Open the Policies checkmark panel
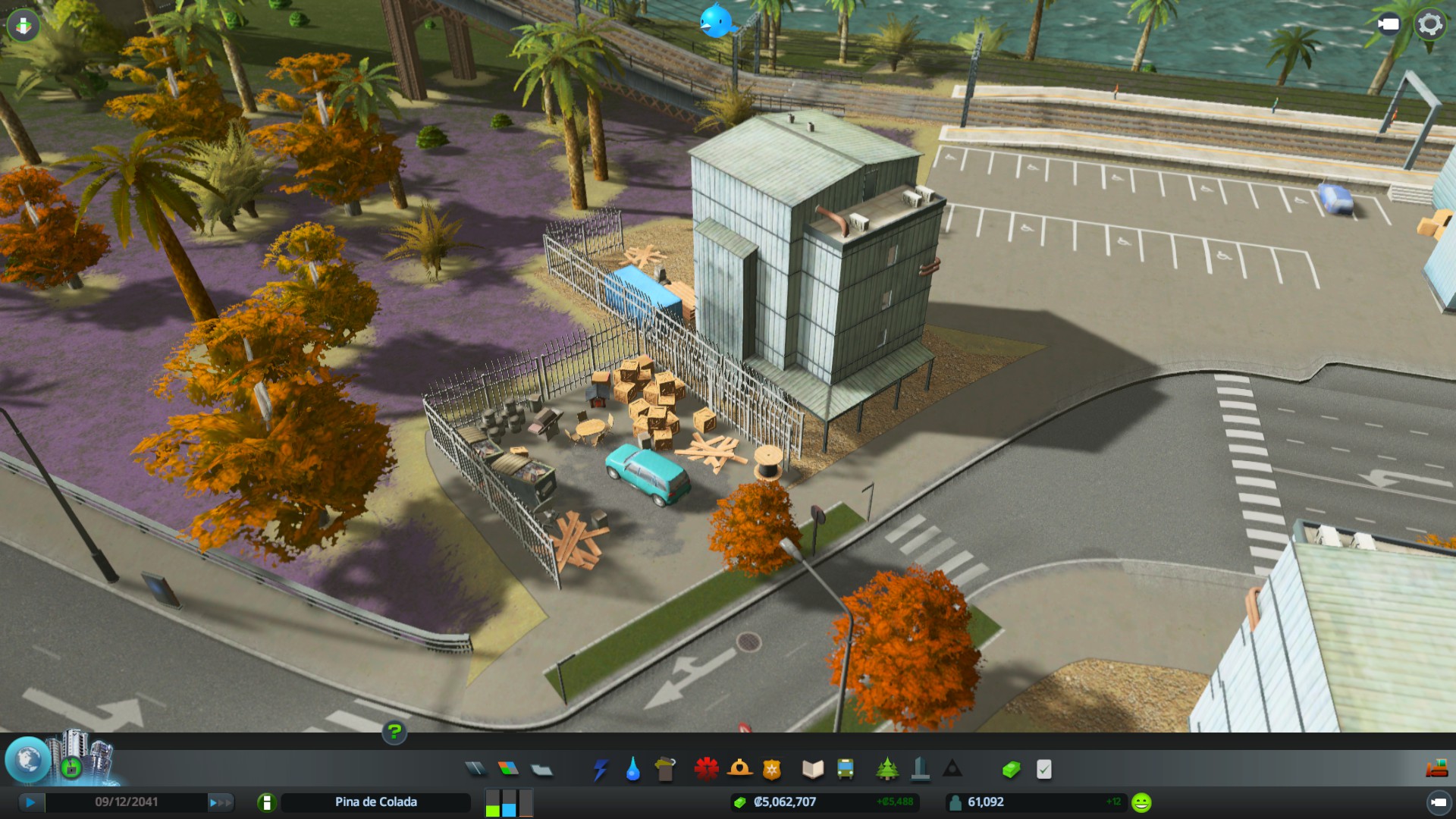The image size is (1456, 819). point(1044,770)
